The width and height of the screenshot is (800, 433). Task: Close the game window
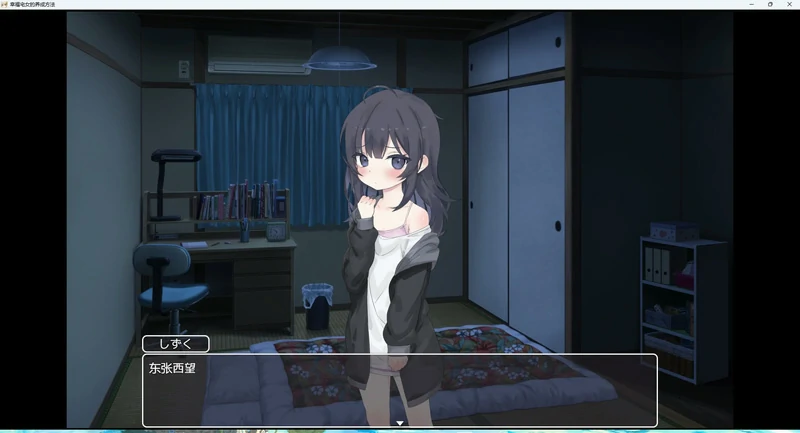(x=787, y=4)
